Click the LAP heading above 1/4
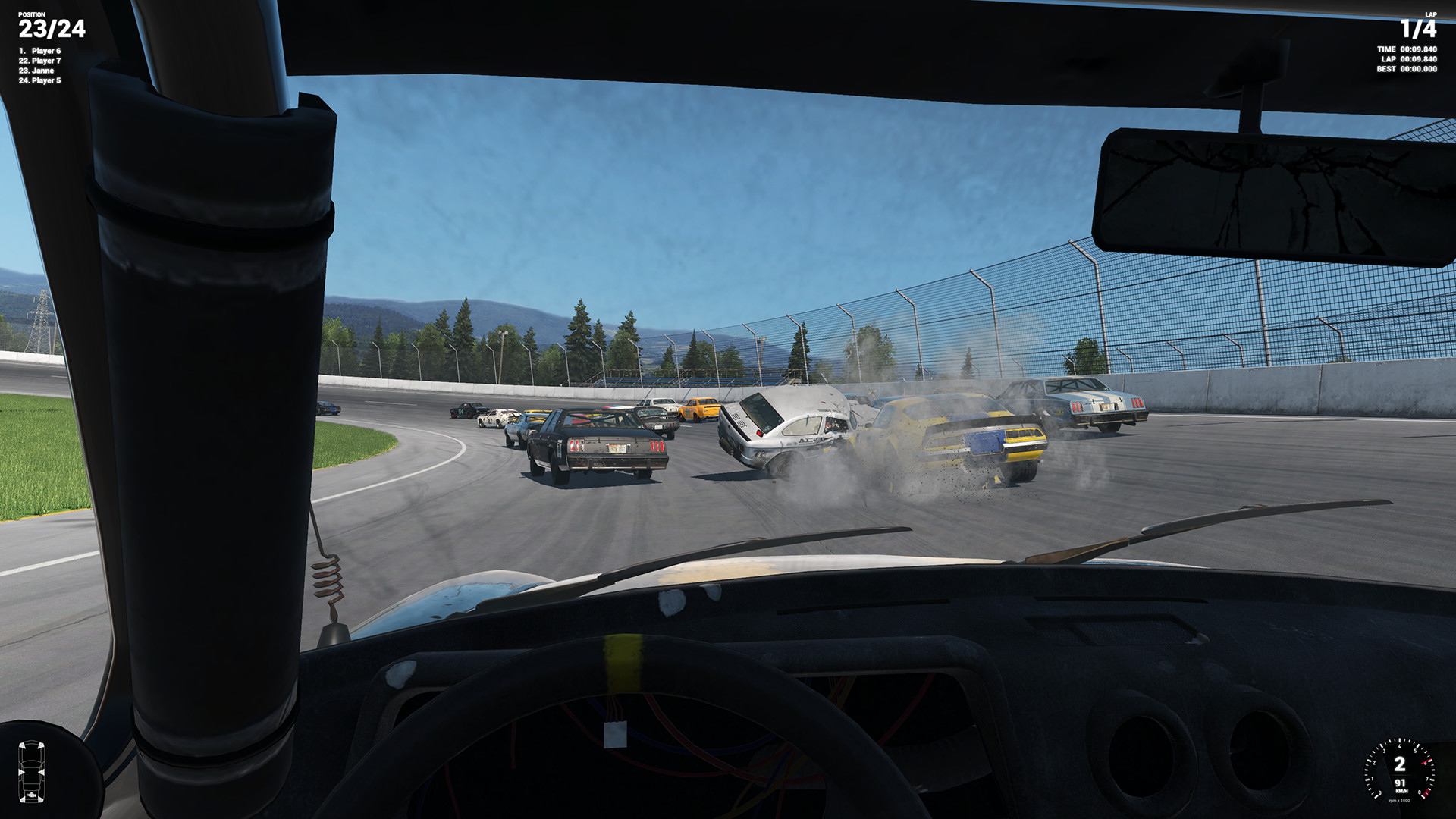The image size is (1456, 819). [x=1432, y=14]
